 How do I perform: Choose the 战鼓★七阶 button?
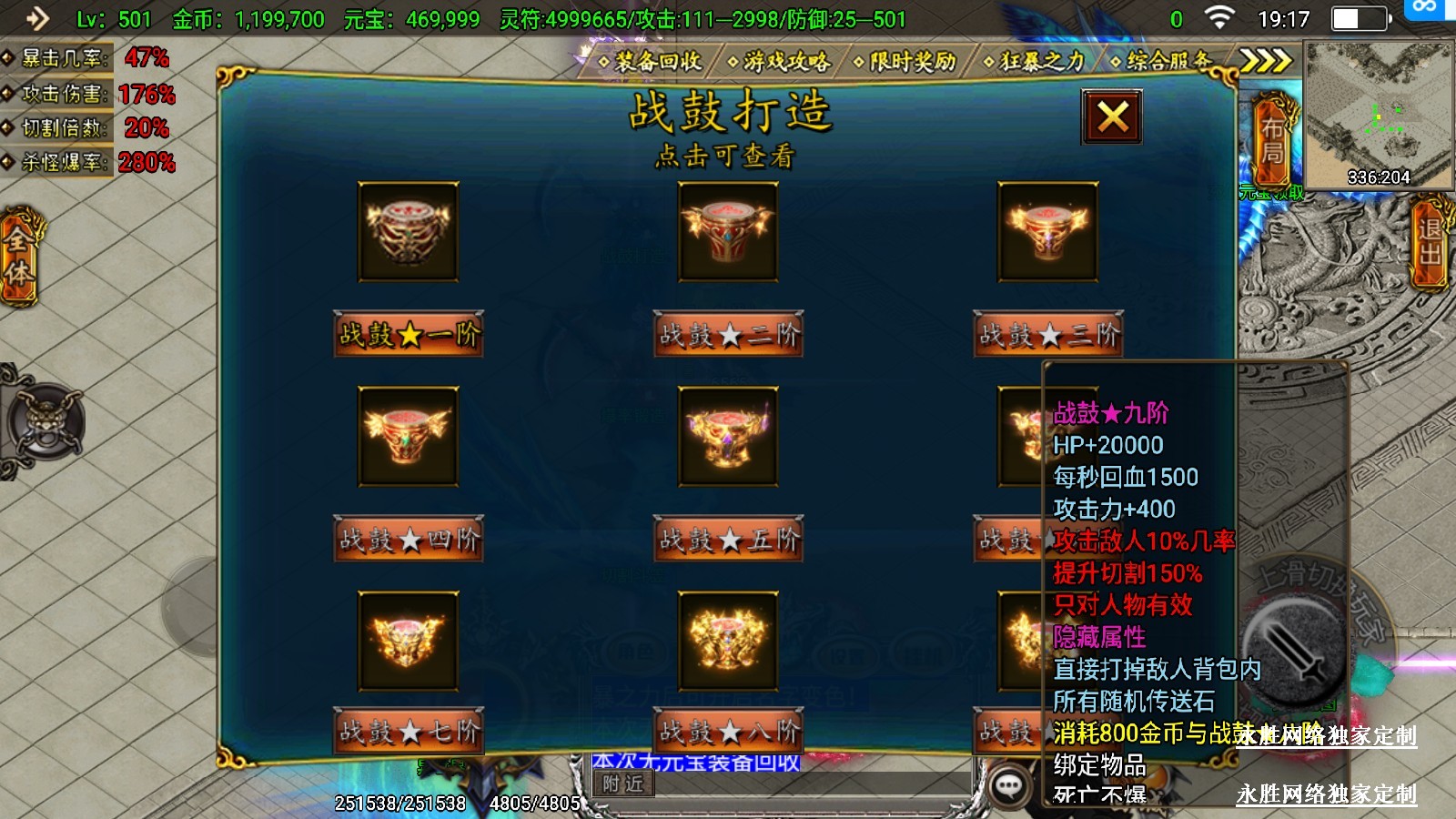pyautogui.click(x=409, y=731)
